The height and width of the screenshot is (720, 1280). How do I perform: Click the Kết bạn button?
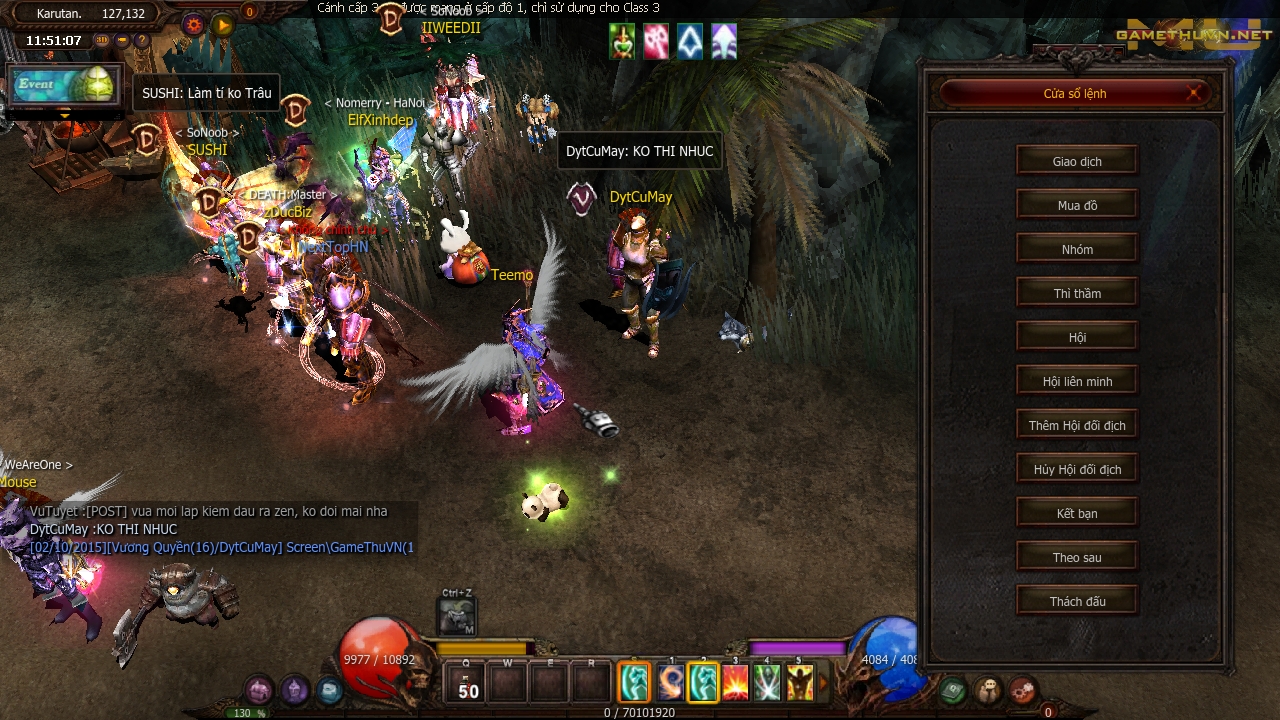pos(1077,512)
